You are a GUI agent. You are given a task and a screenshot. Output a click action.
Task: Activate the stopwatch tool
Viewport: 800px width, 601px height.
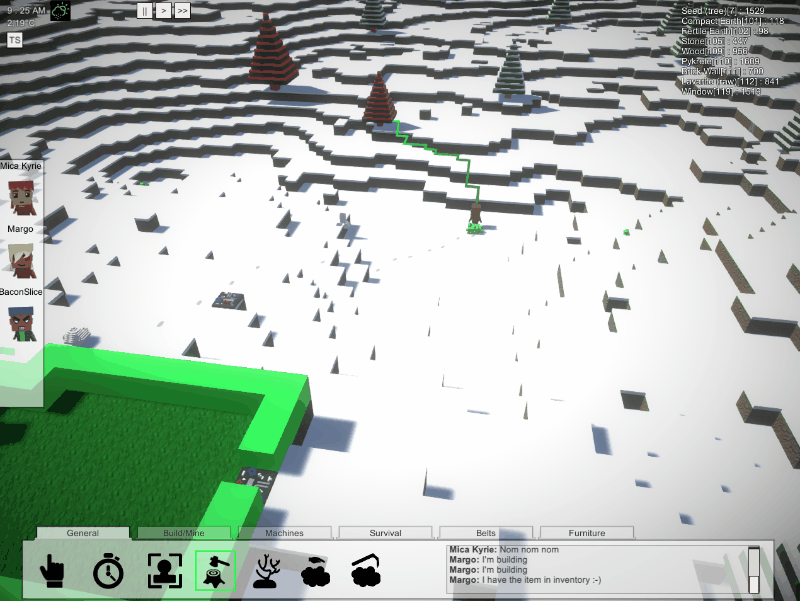[x=108, y=571]
